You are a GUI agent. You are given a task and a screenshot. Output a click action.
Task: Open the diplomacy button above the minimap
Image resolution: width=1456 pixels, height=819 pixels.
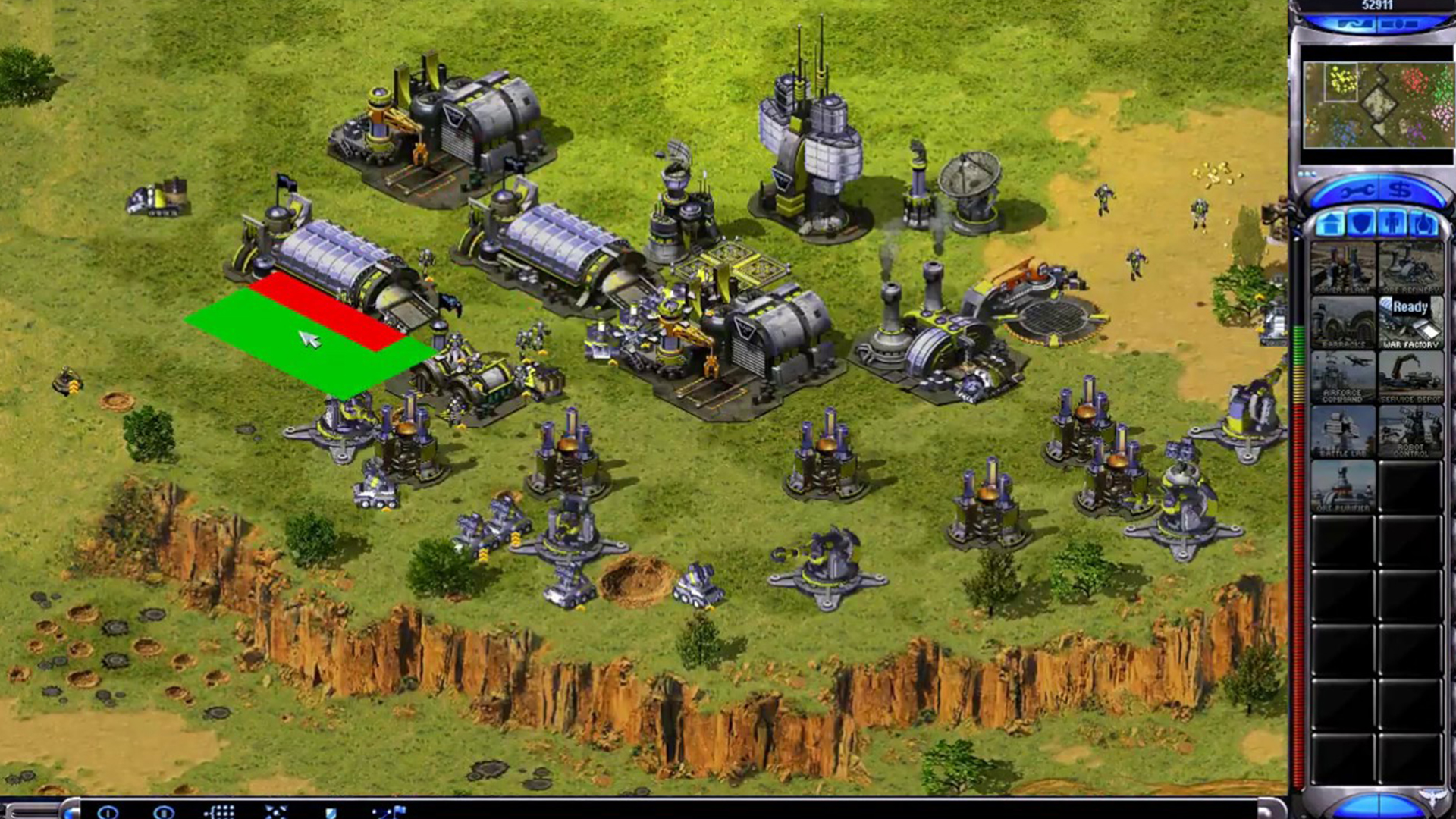click(1355, 24)
